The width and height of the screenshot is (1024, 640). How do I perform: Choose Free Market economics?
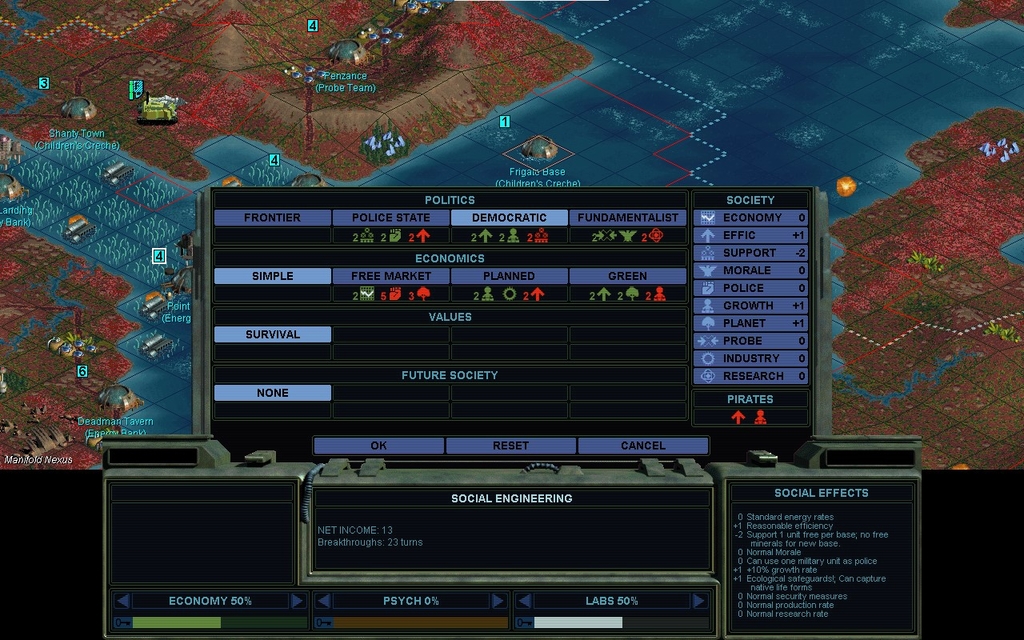click(x=391, y=276)
